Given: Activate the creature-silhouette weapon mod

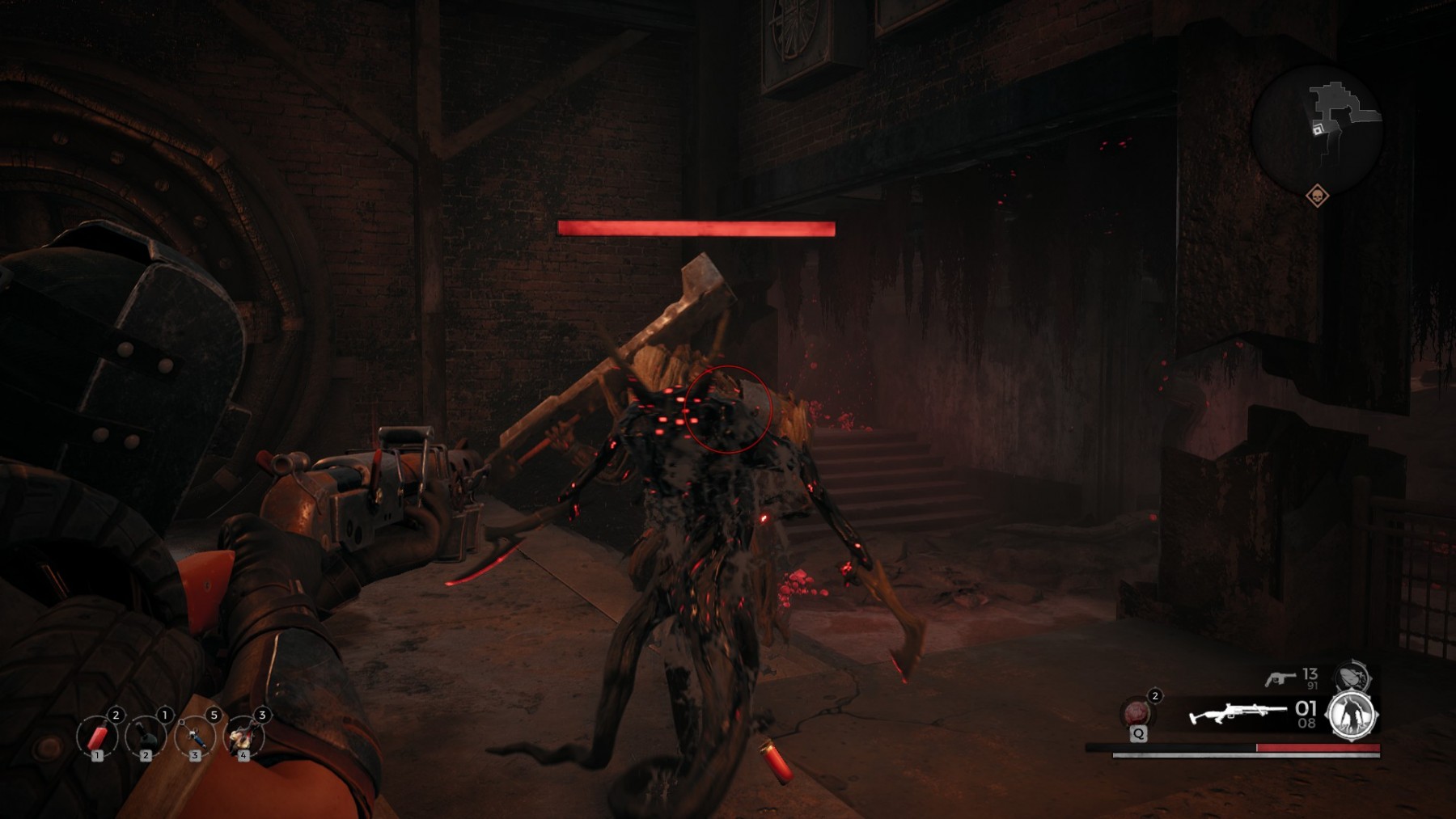Looking at the screenshot, I should coord(1351,715).
